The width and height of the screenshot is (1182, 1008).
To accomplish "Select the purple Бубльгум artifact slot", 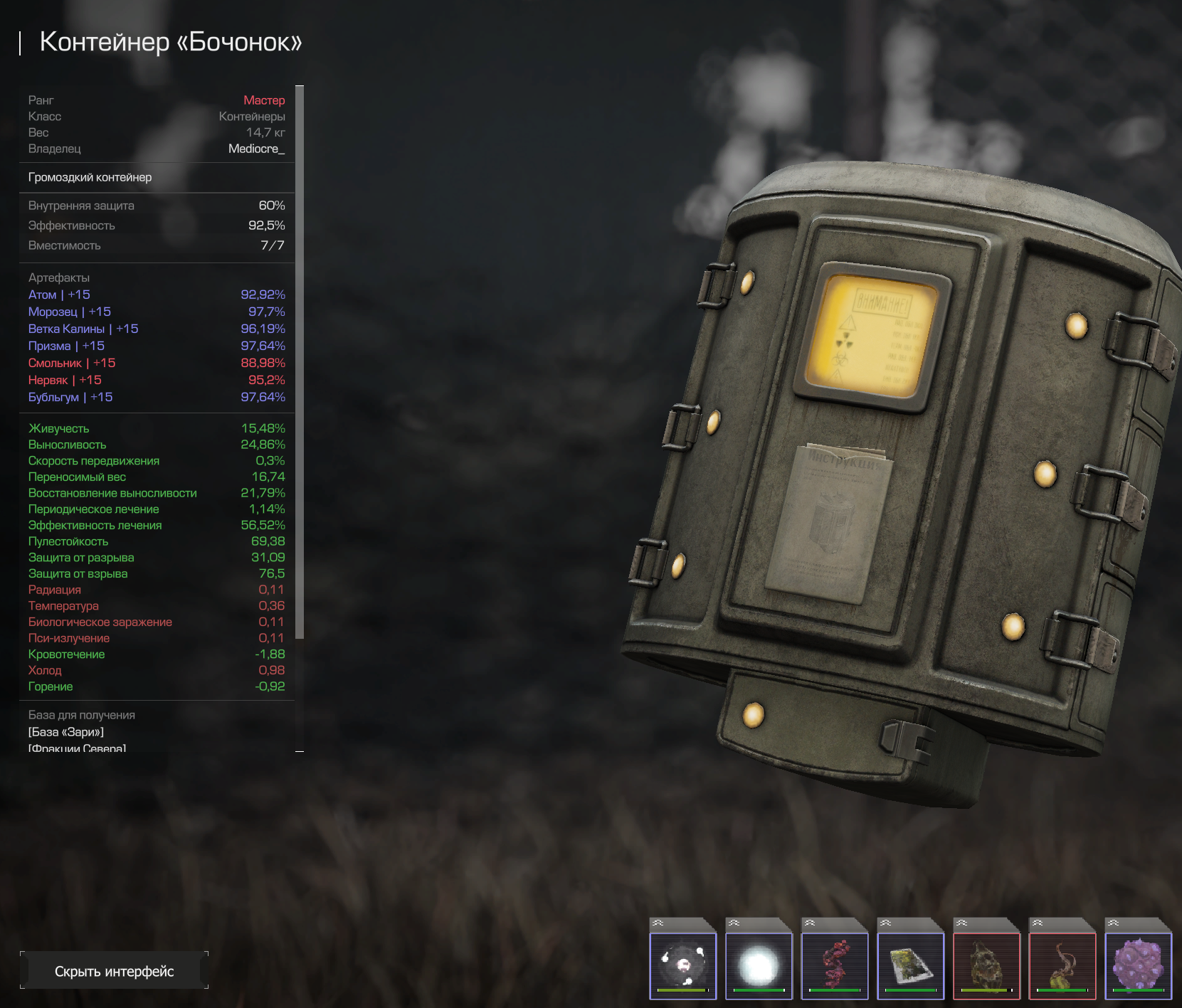I will 1138,965.
